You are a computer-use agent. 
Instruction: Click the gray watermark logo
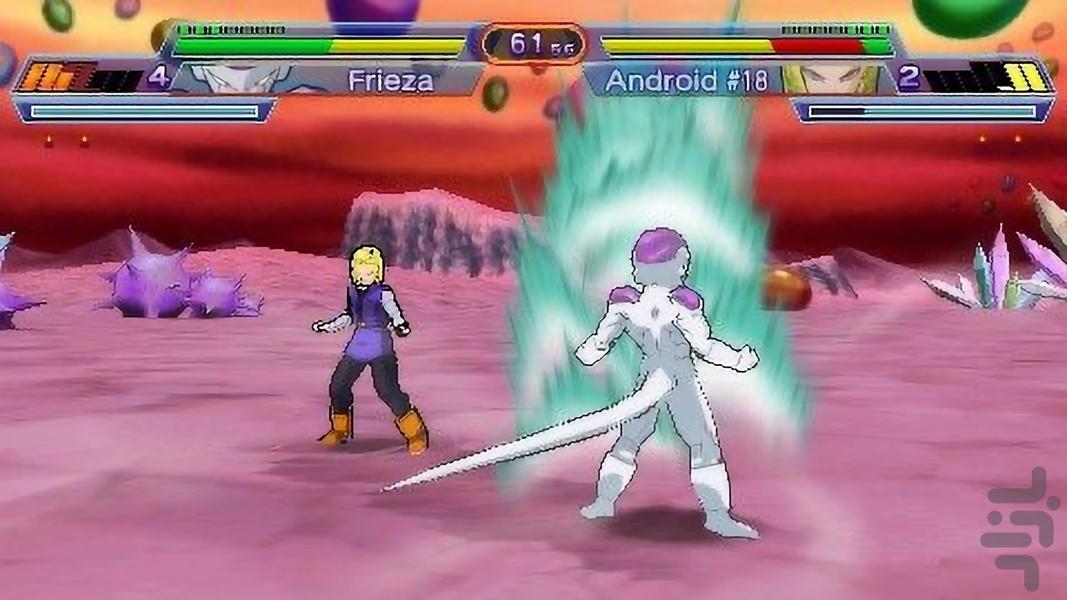click(x=1019, y=528)
